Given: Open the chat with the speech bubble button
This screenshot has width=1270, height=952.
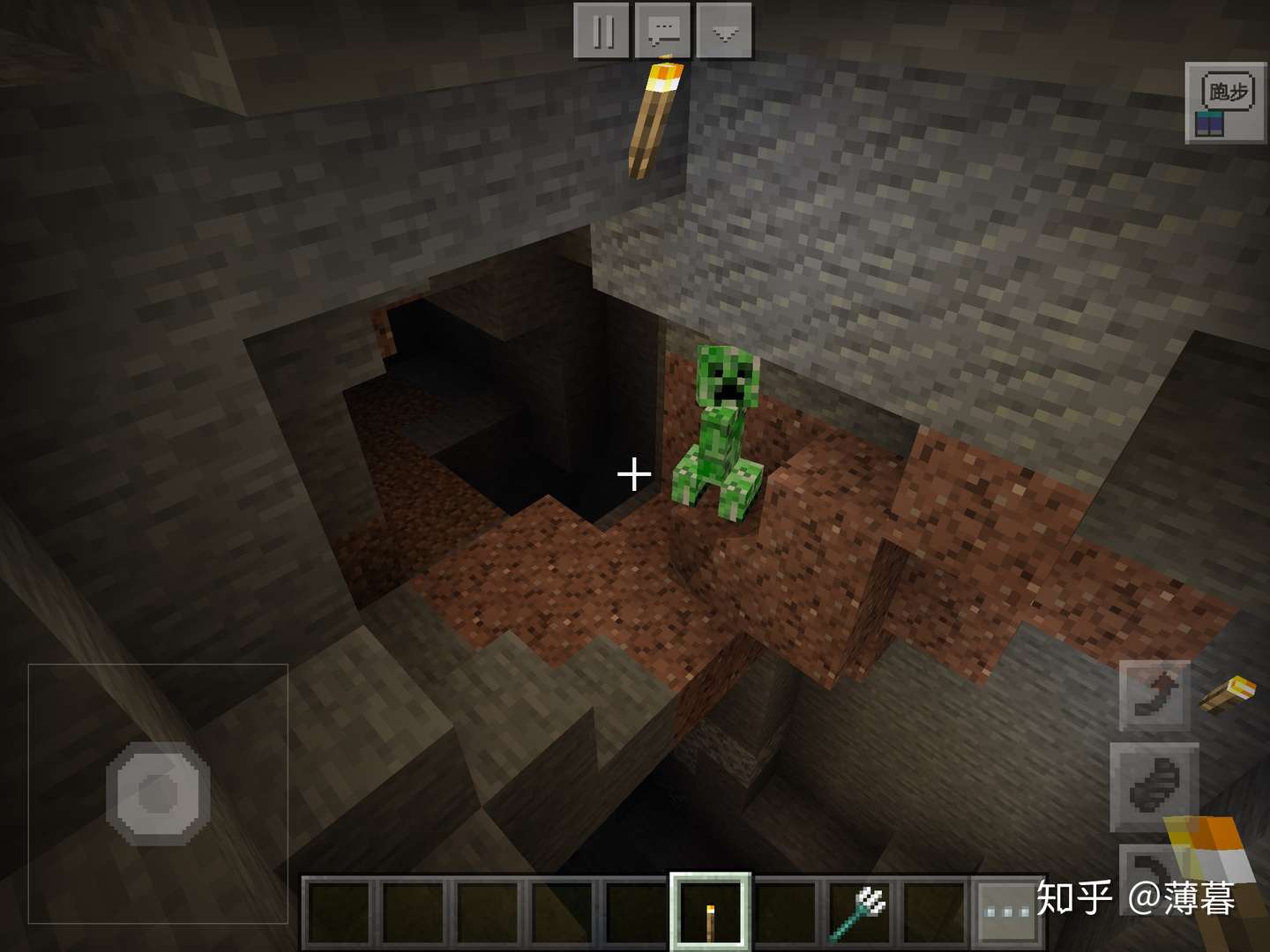Looking at the screenshot, I should click(663, 31).
